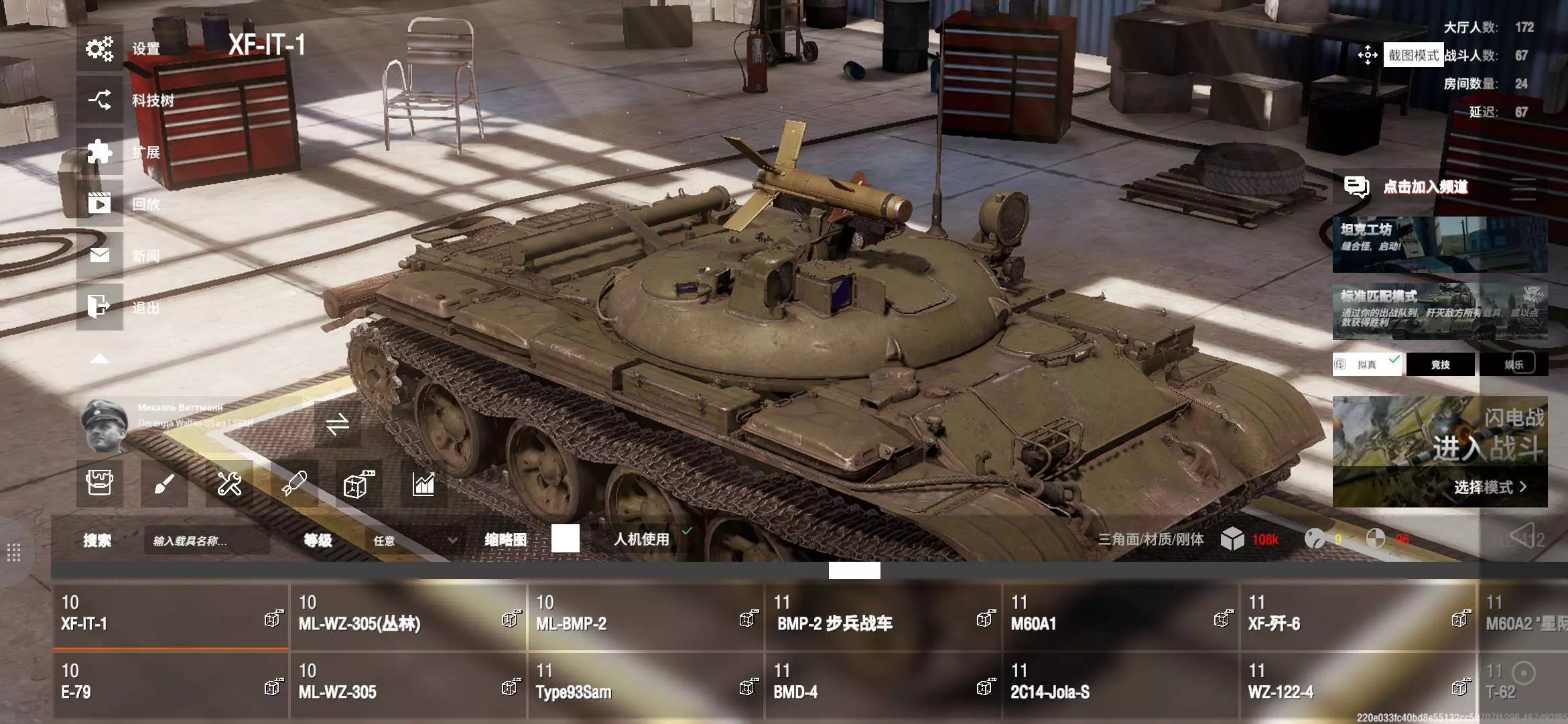Open 选择模式 mode selection
1568x724 pixels.
pyautogui.click(x=1489, y=487)
